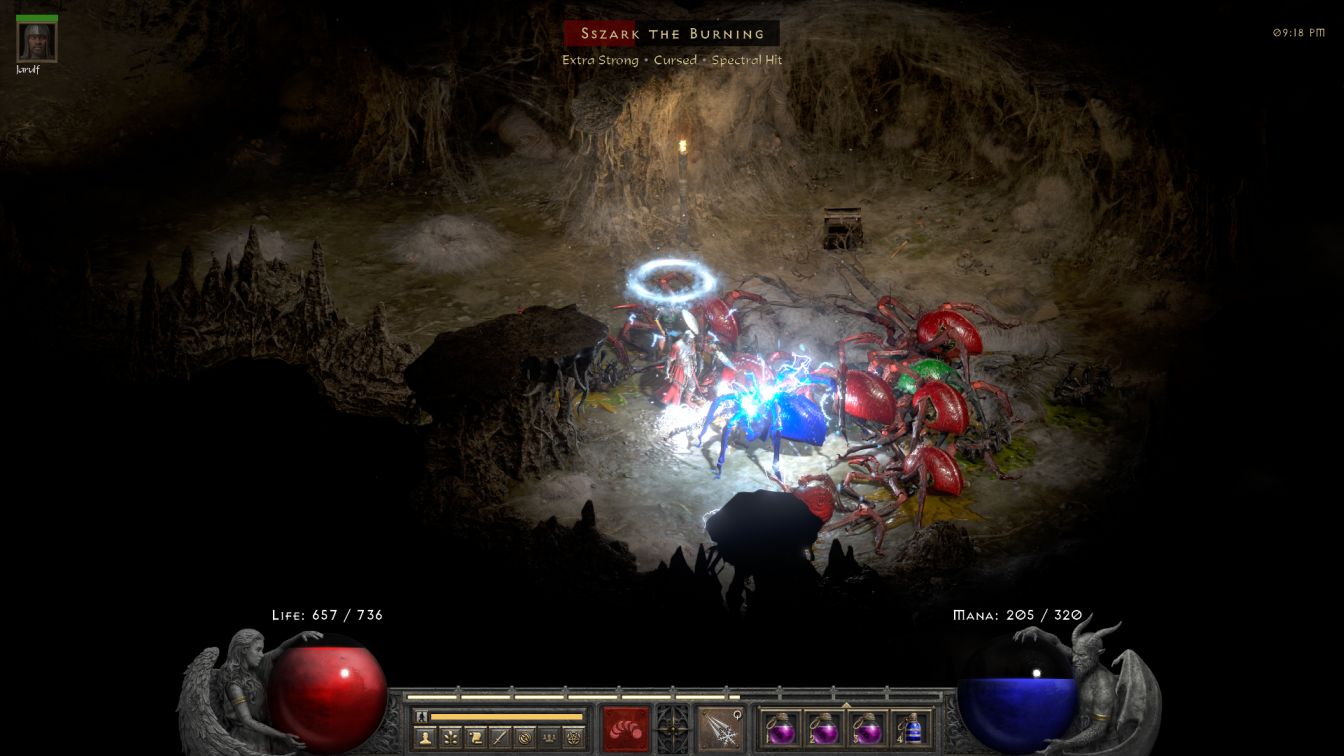The height and width of the screenshot is (756, 1344).
Task: Select the crossed-out circle mini panel icon
Action: pyautogui.click(x=524, y=738)
